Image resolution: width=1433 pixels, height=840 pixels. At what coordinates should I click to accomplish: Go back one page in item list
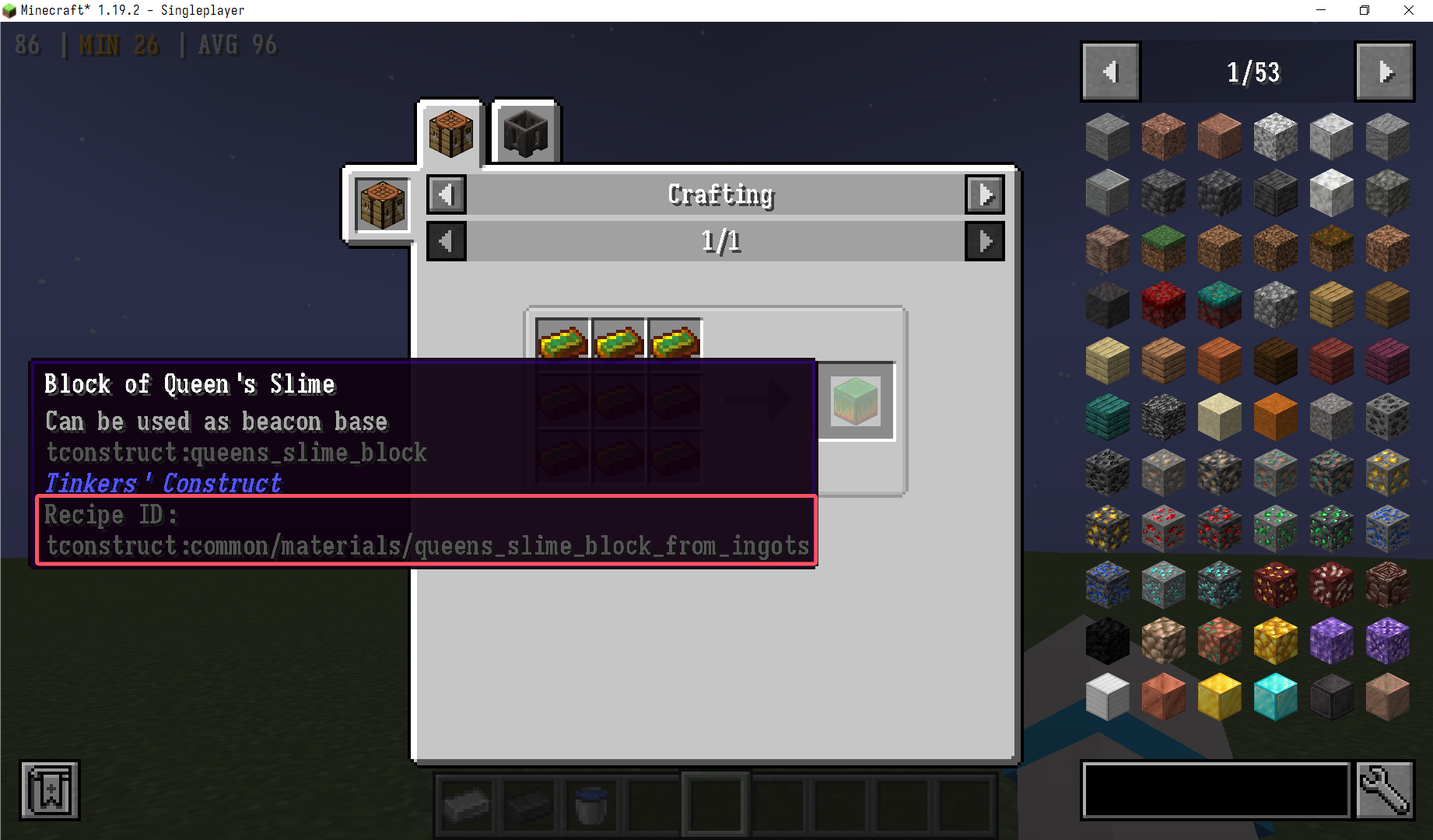click(x=1111, y=72)
